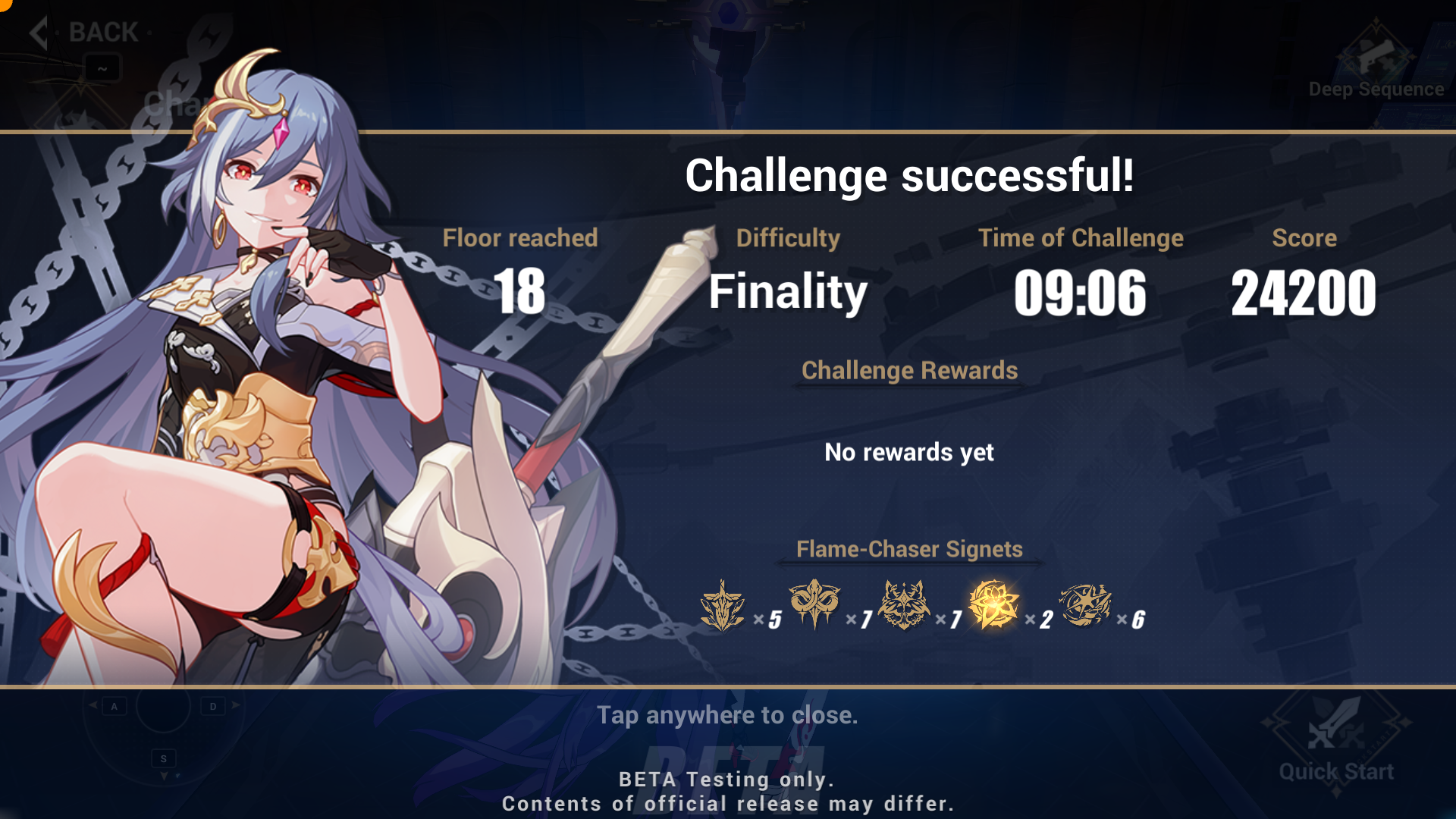
Task: Tap anywhere to close the results
Action: pyautogui.click(x=728, y=714)
